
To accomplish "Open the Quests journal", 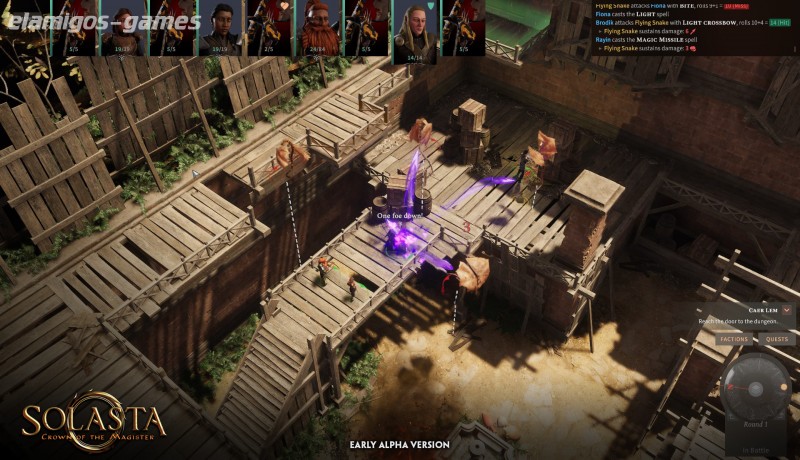I will click(777, 339).
